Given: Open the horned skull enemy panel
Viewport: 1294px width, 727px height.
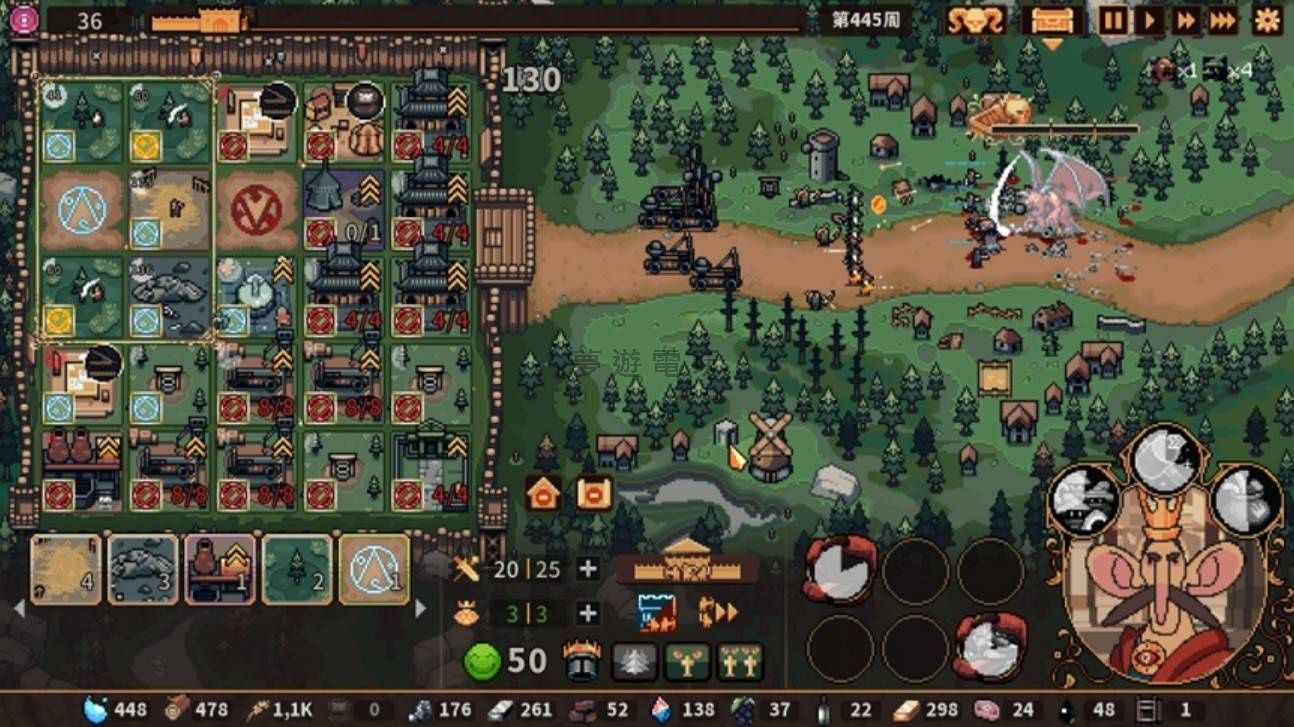Looking at the screenshot, I should point(975,20).
